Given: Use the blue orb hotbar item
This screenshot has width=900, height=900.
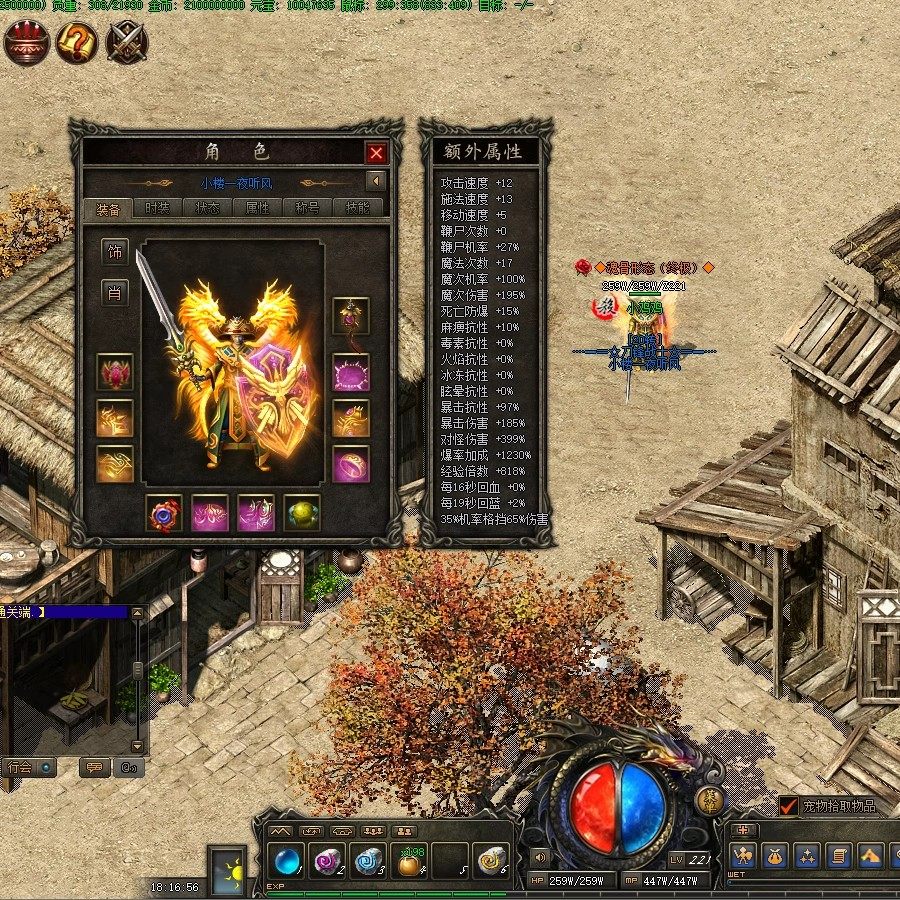Looking at the screenshot, I should 288,861.
